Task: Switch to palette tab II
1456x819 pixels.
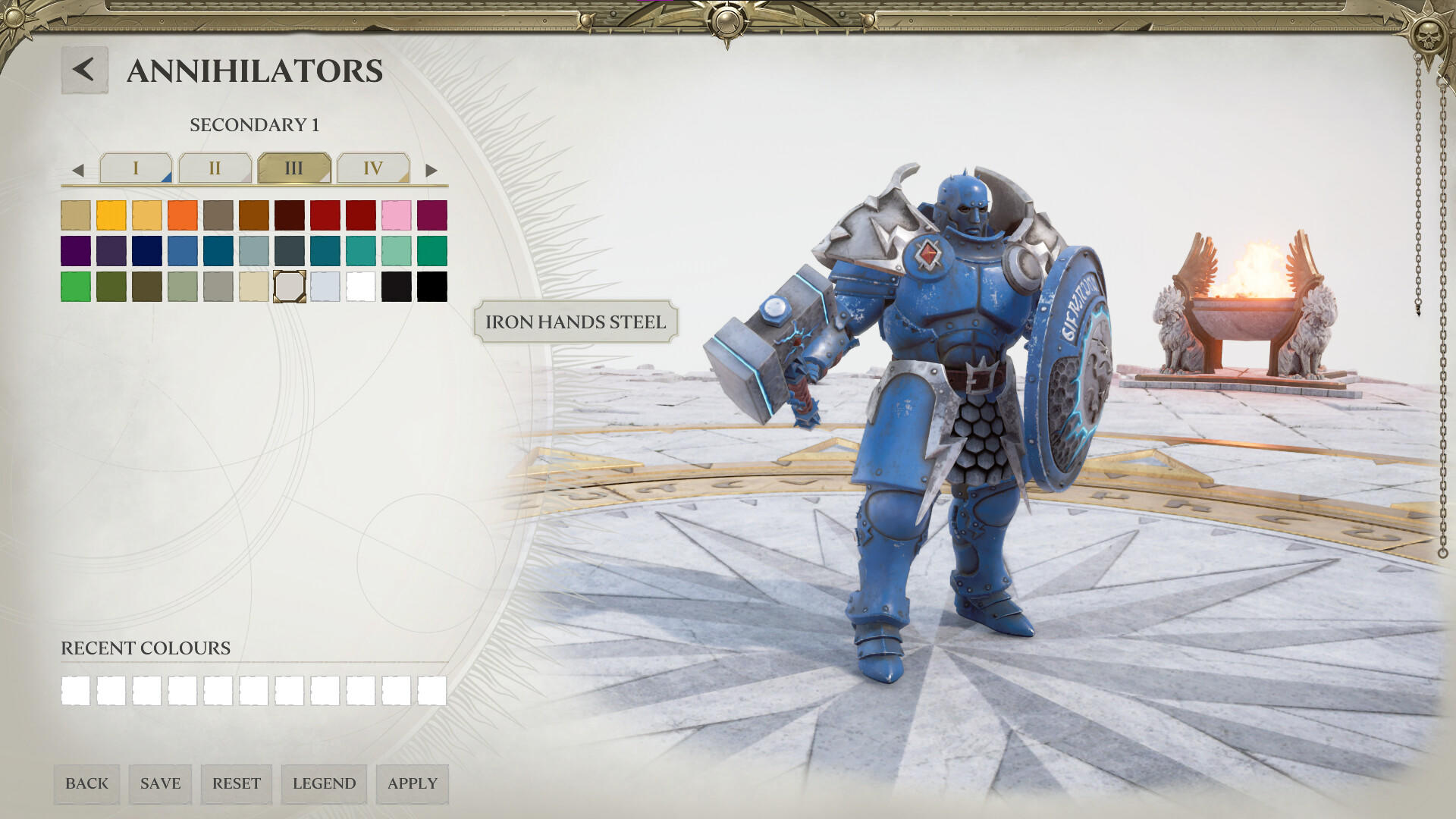Action: coord(216,168)
